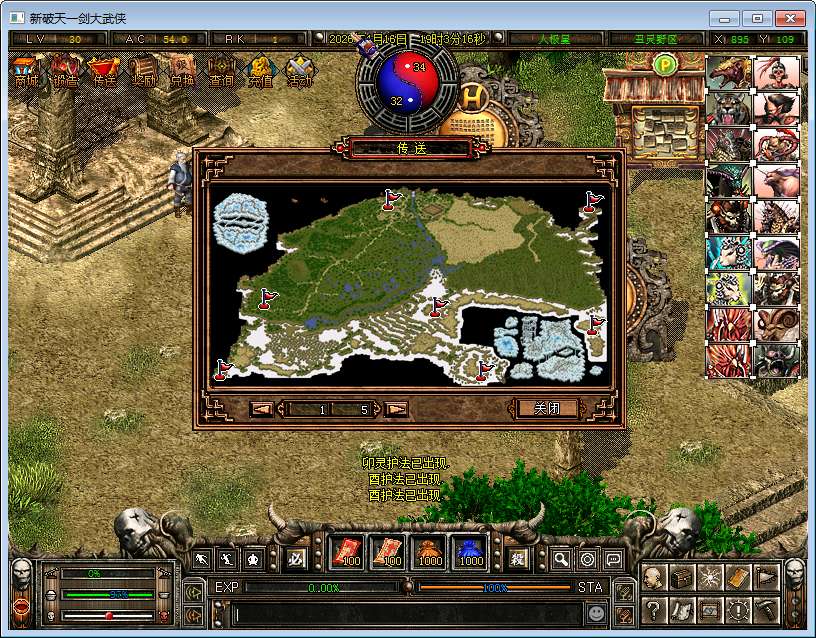
Task: Click the green P button
Action: (665, 65)
